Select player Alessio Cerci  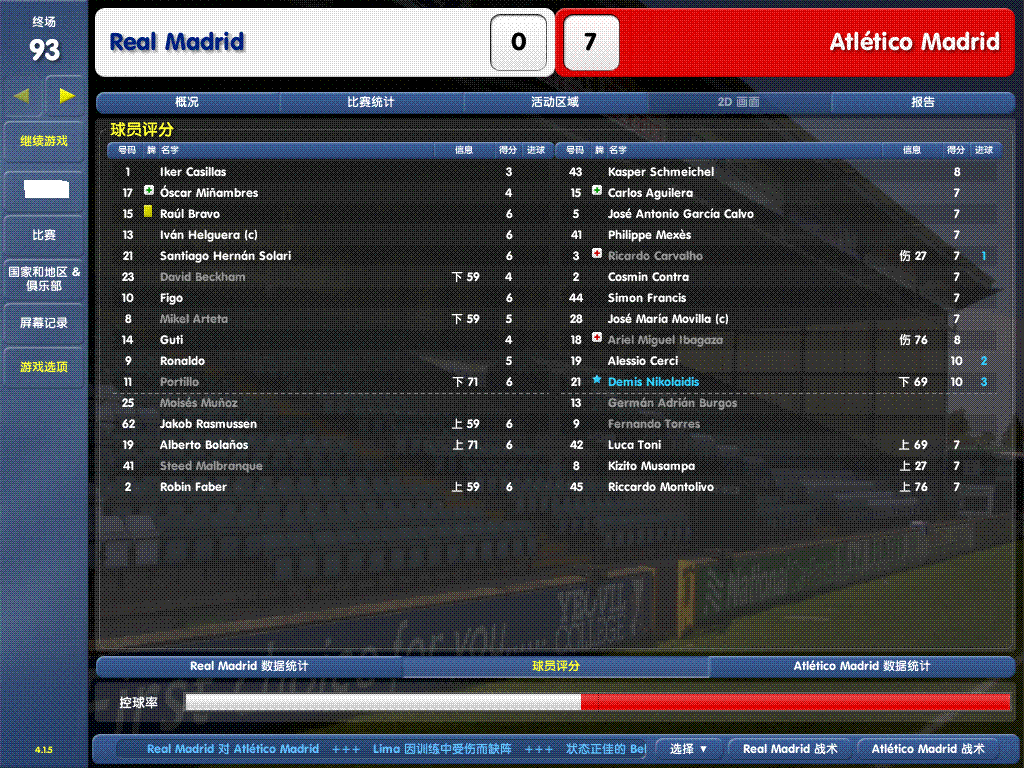pos(643,361)
